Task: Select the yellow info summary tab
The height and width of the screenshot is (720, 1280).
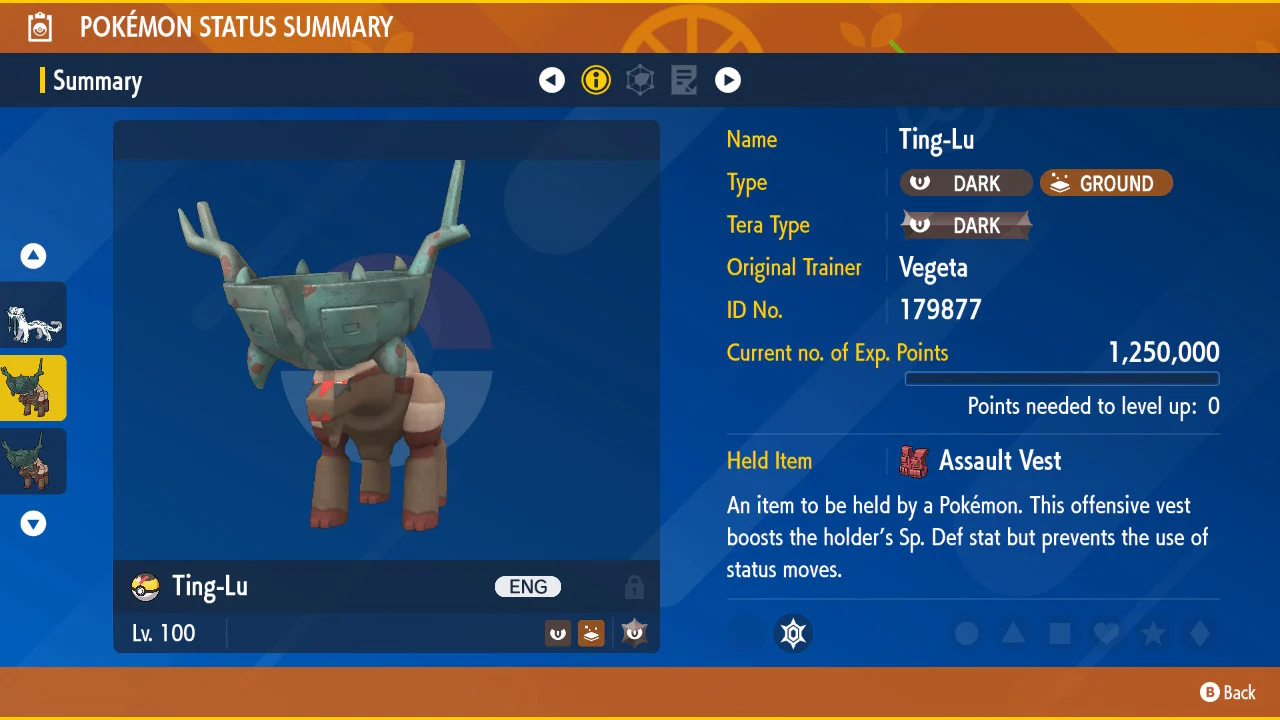Action: tap(596, 80)
